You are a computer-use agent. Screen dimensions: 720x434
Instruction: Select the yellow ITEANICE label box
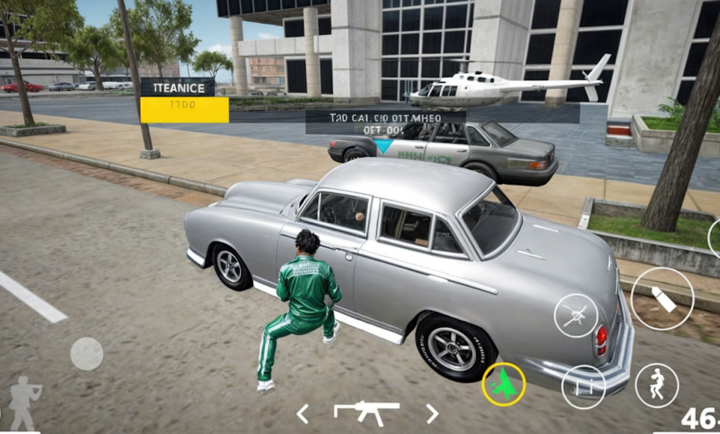point(184,101)
